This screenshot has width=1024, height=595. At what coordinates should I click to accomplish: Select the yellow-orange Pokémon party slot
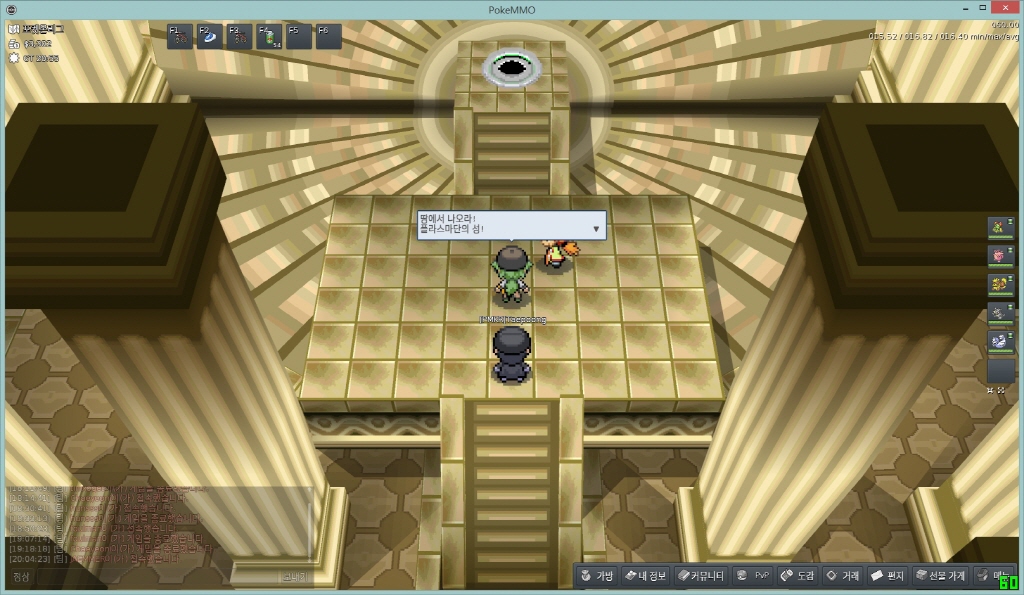pos(1000,285)
